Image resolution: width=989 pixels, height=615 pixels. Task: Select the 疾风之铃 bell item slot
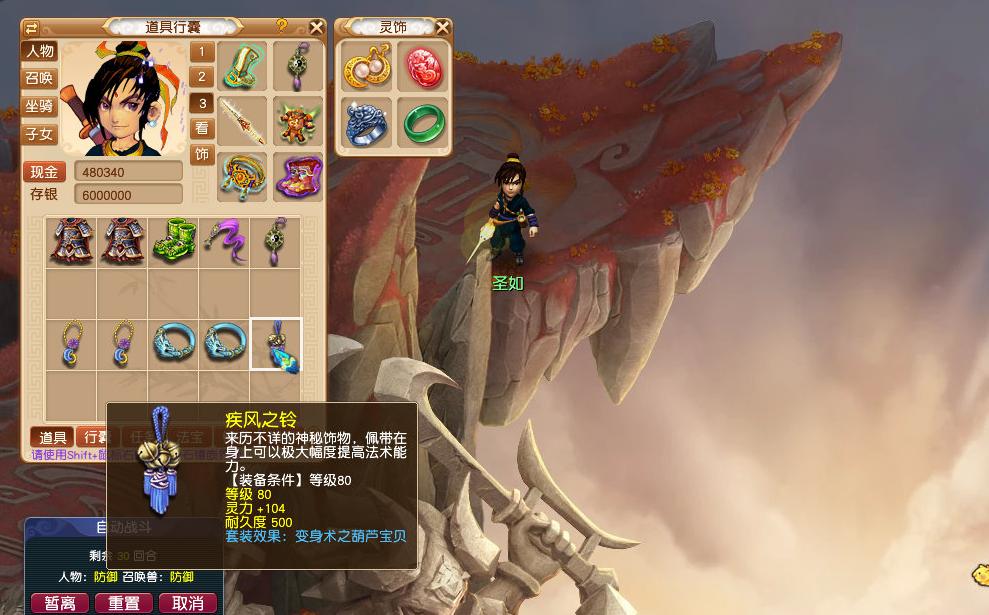[275, 345]
